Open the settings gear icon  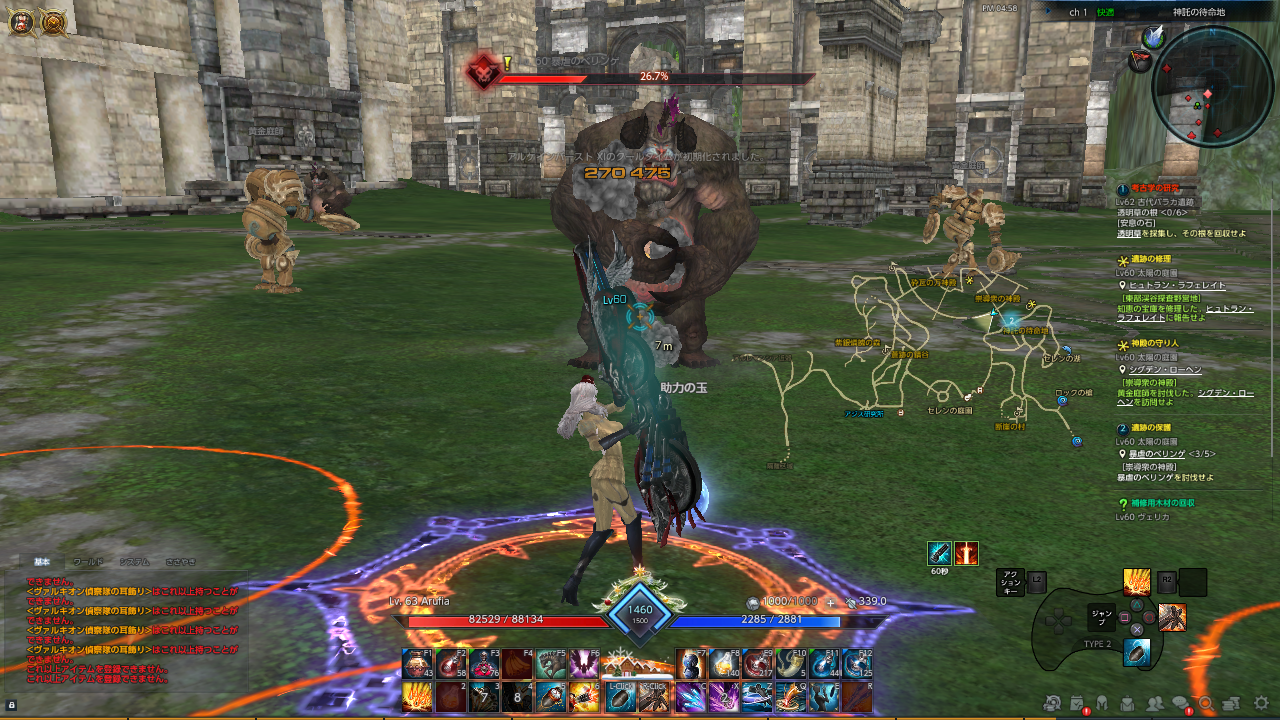[1260, 703]
